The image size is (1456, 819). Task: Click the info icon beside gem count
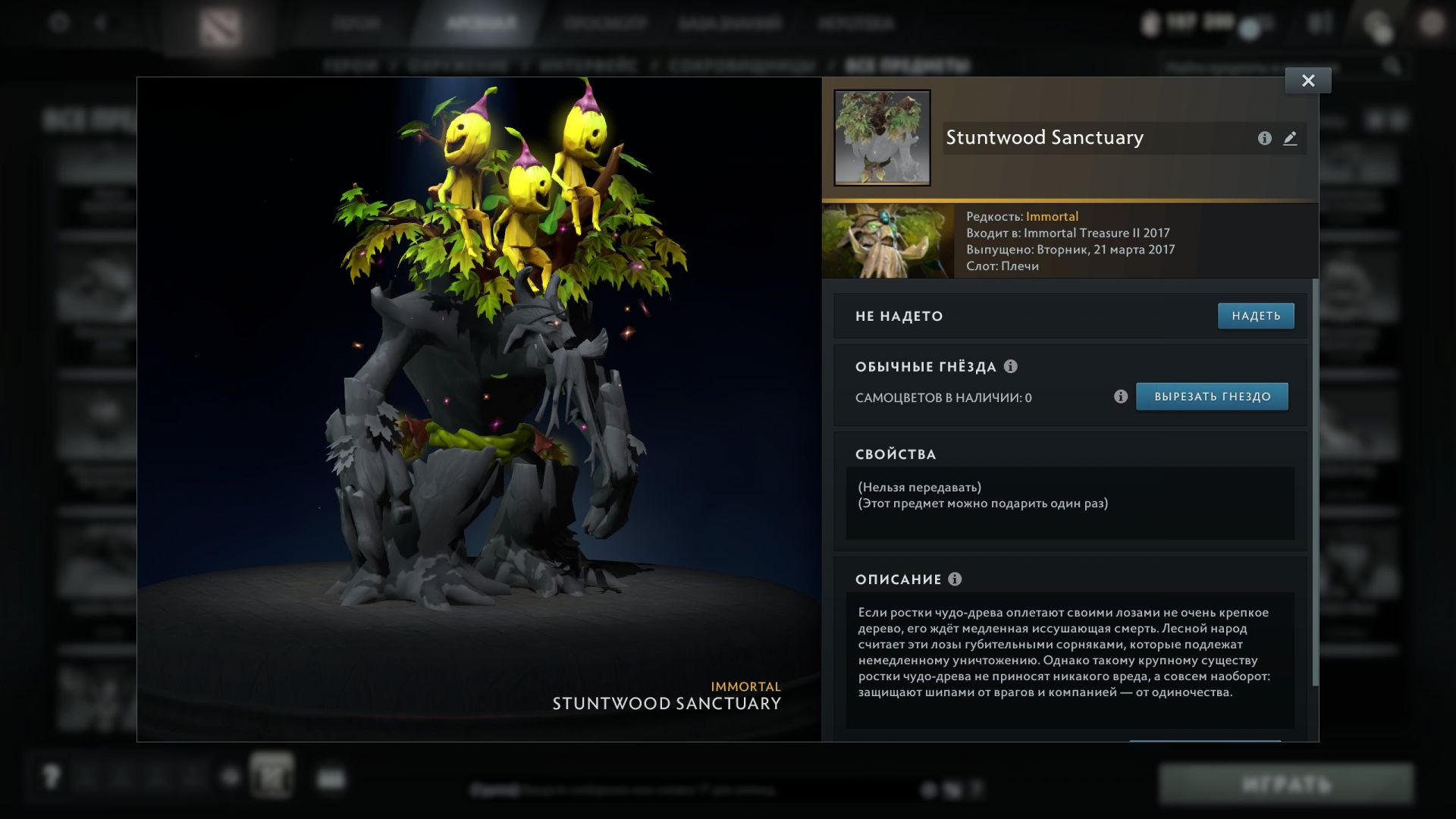tap(1121, 397)
